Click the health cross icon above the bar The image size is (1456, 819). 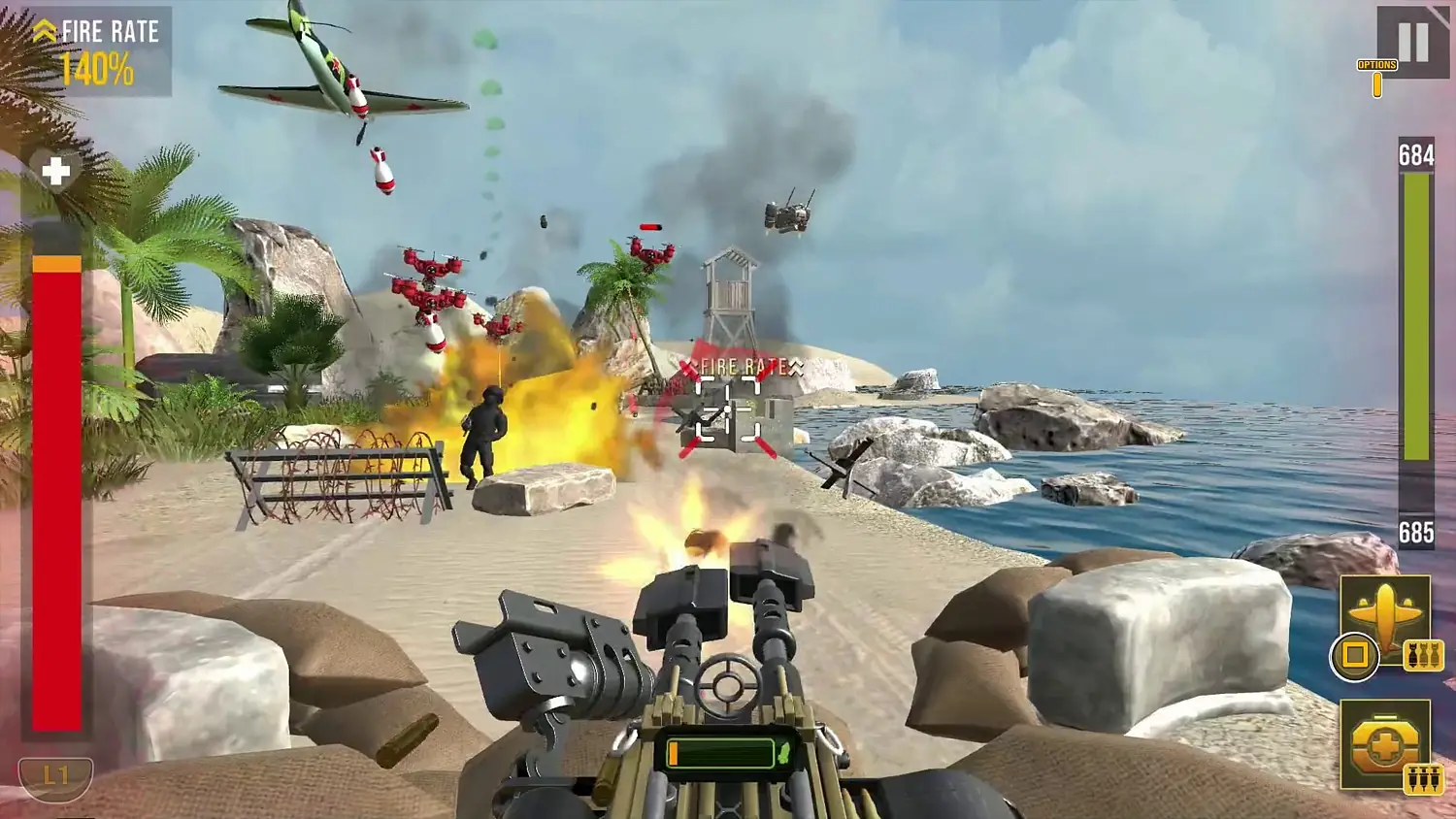(x=55, y=173)
